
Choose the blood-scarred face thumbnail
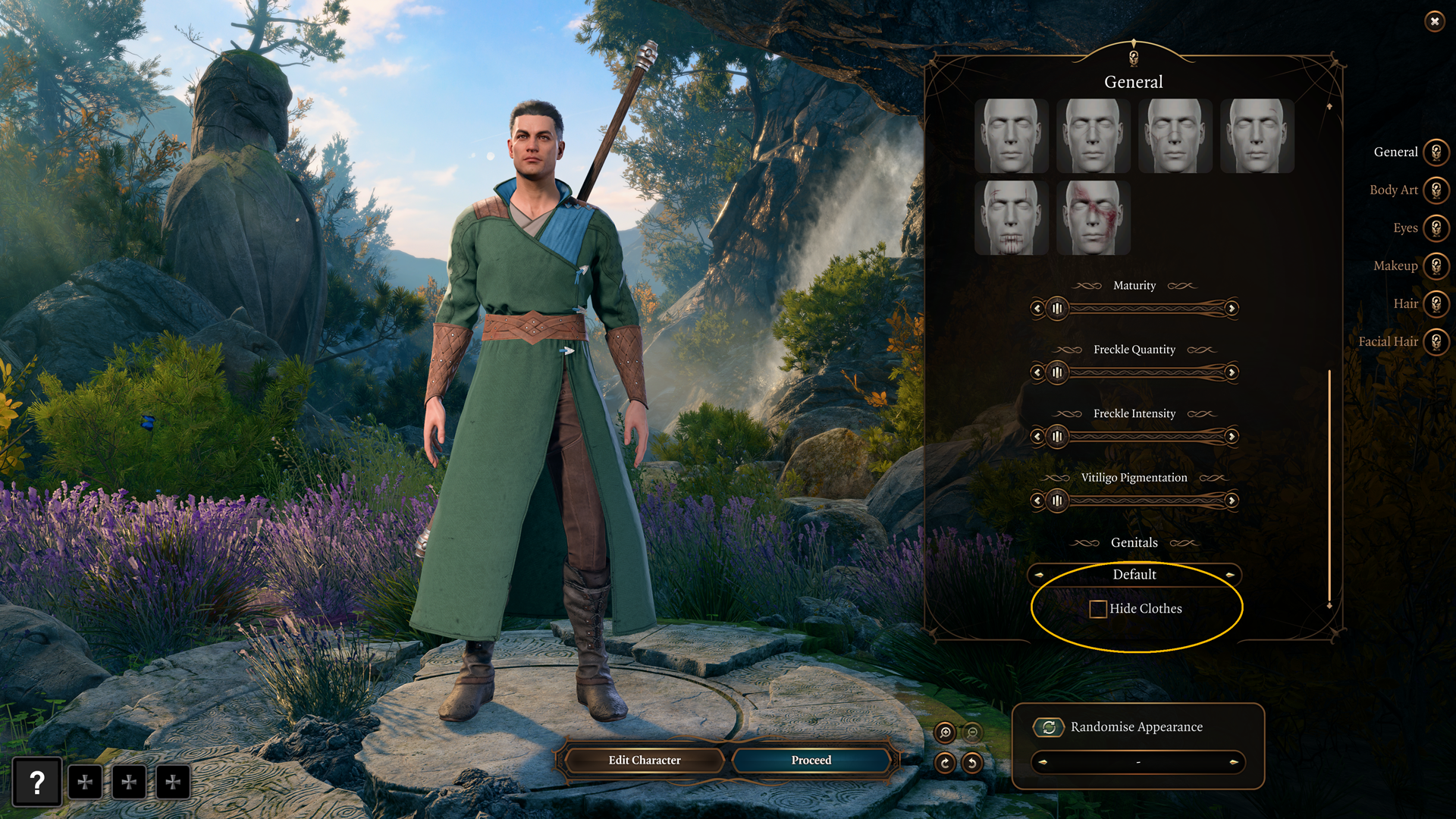1093,218
